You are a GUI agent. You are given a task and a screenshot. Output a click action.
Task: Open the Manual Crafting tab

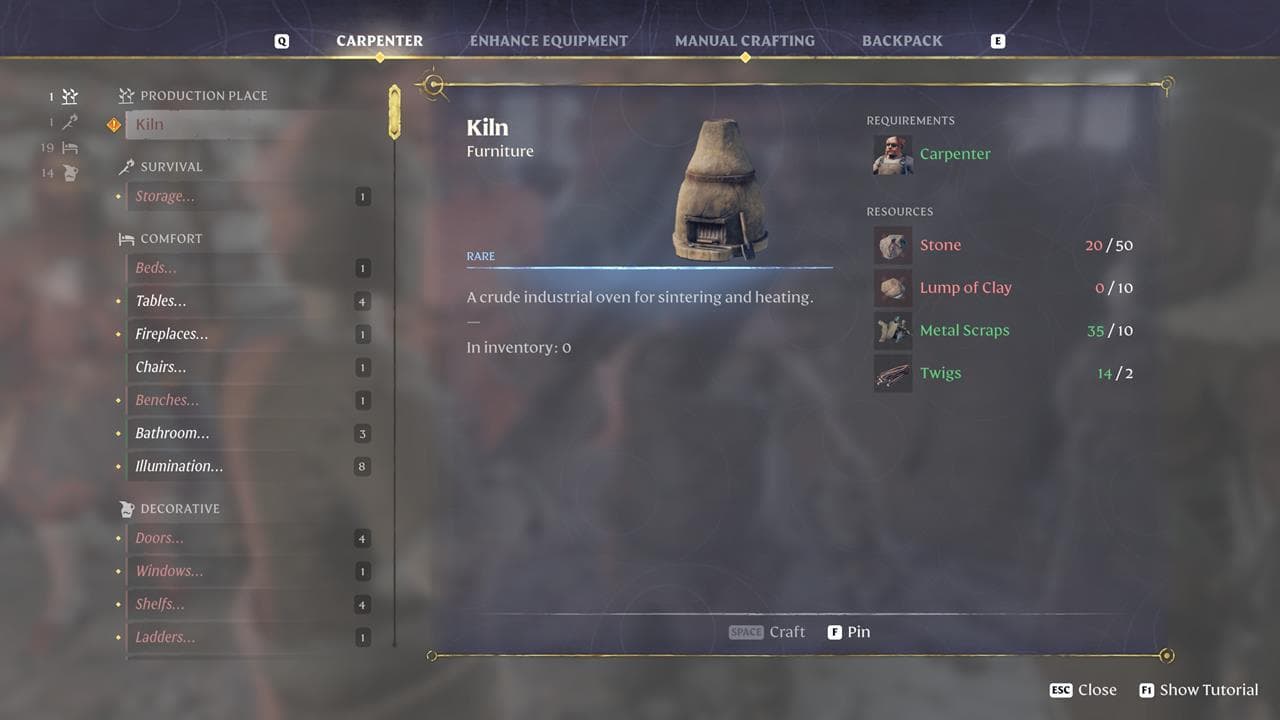(744, 41)
